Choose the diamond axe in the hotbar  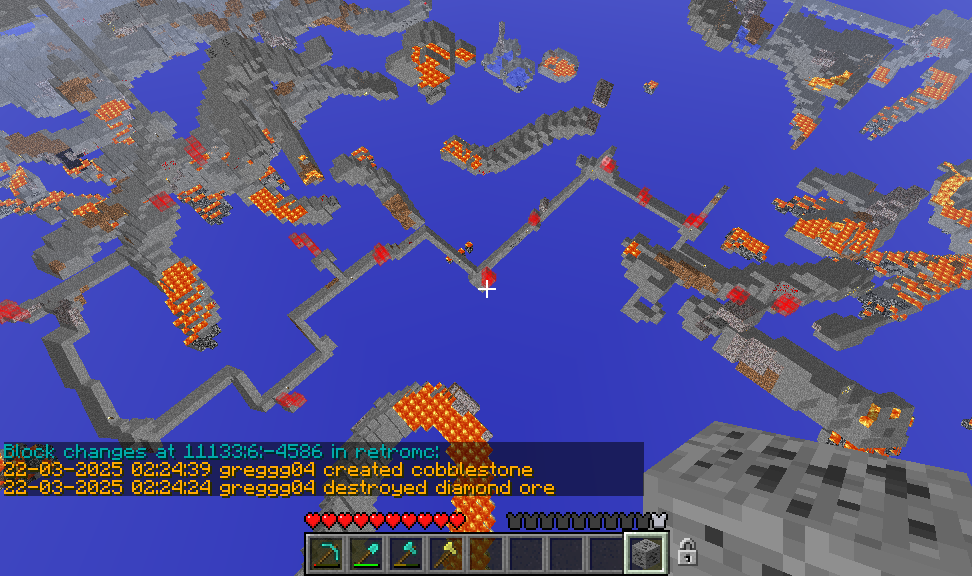(406, 554)
